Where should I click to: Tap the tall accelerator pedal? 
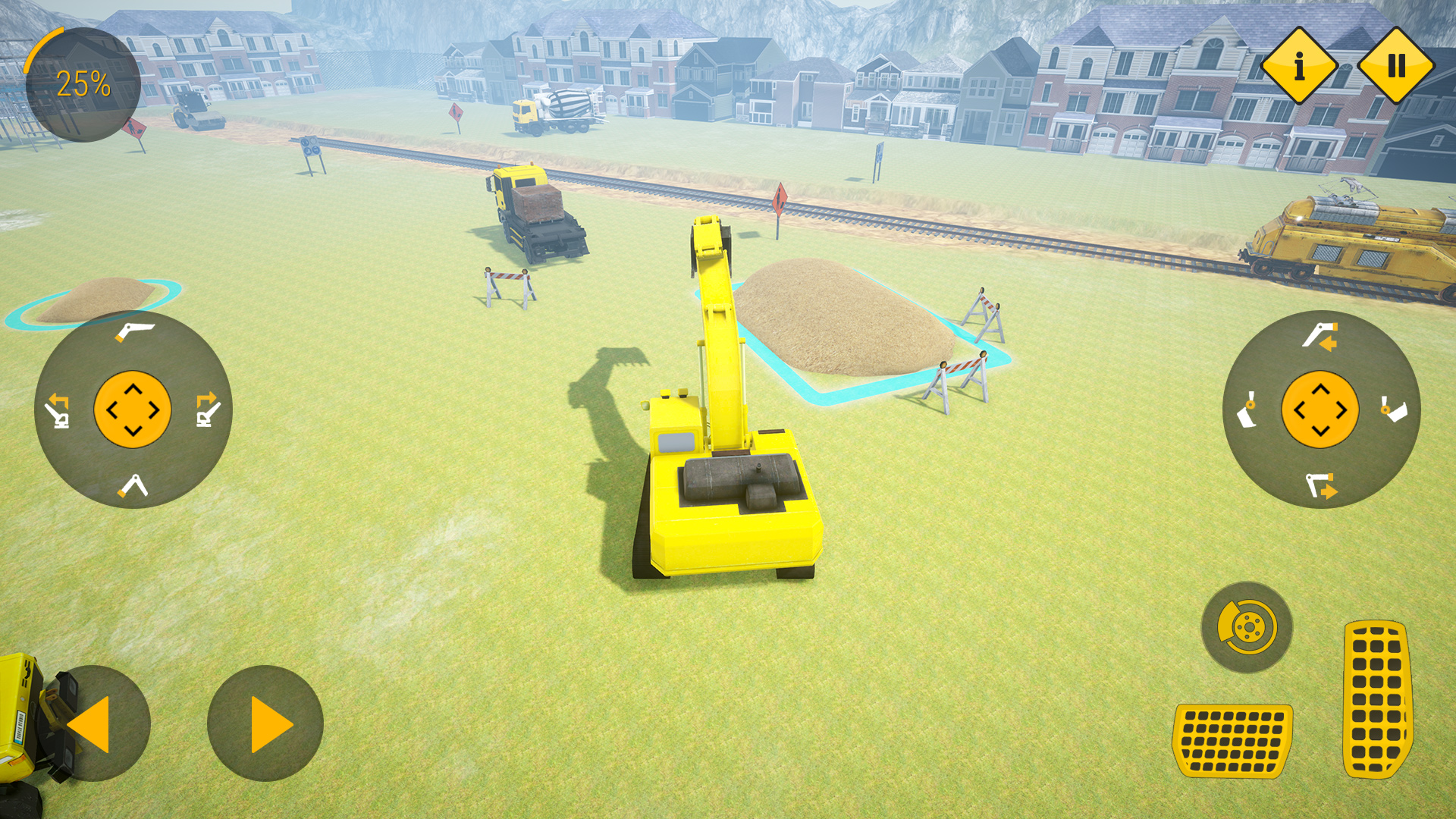click(1377, 699)
